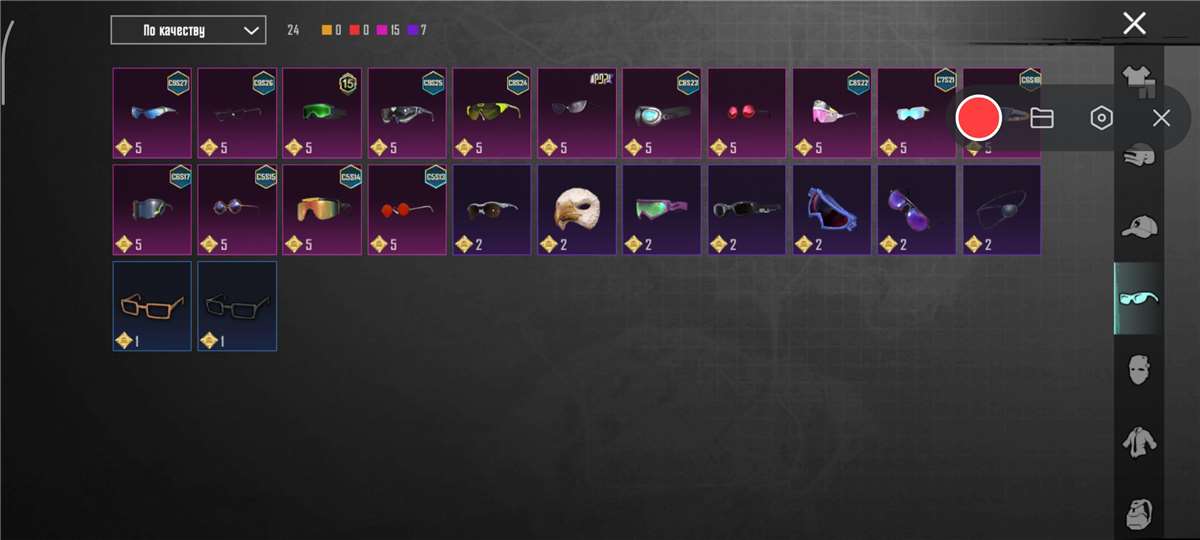Select the blue ski goggles with red lens
The height and width of the screenshot is (540, 1200).
click(x=832, y=209)
